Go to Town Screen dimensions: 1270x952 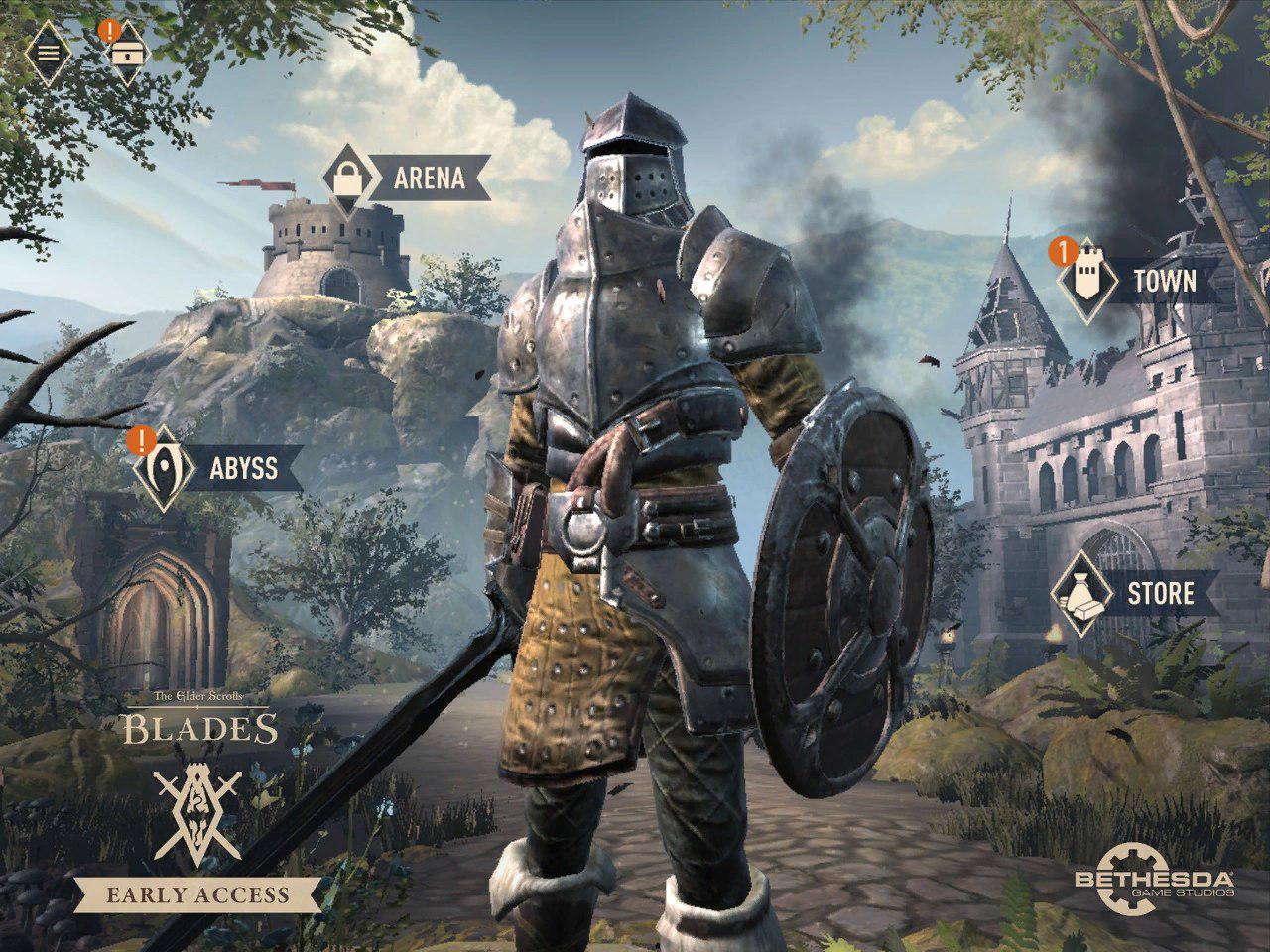[1138, 282]
